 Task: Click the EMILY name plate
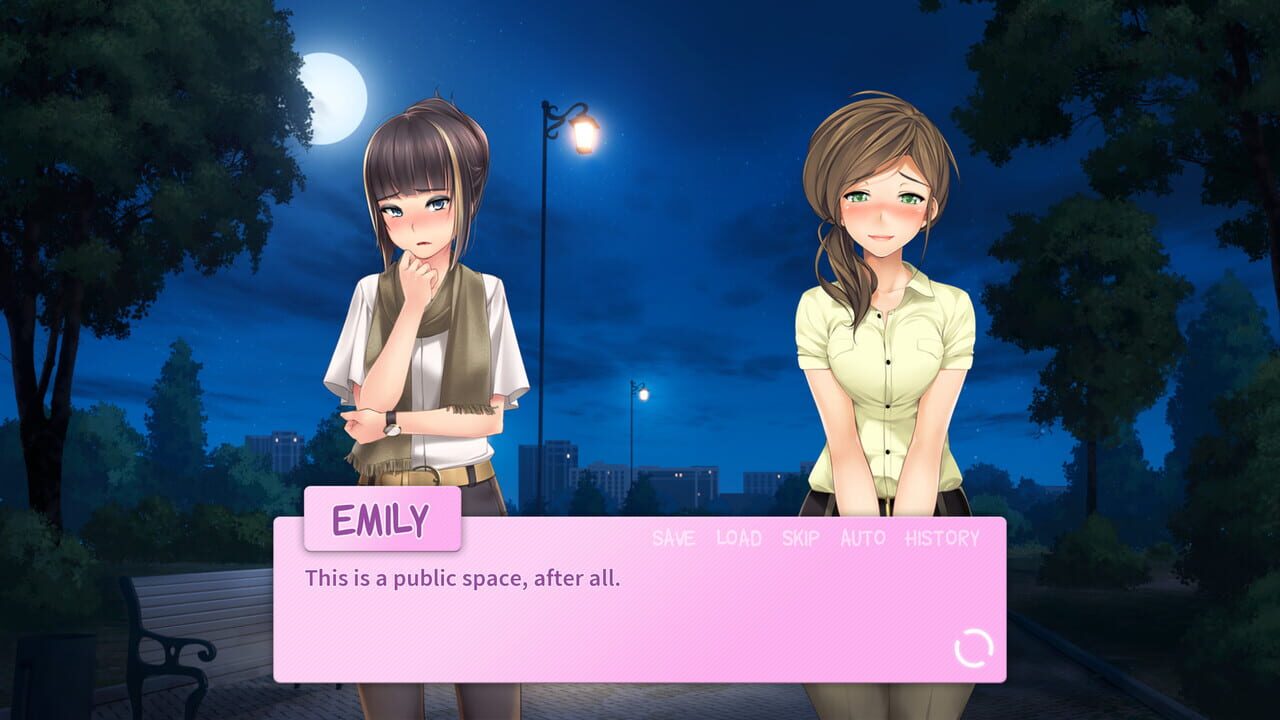pos(383,517)
